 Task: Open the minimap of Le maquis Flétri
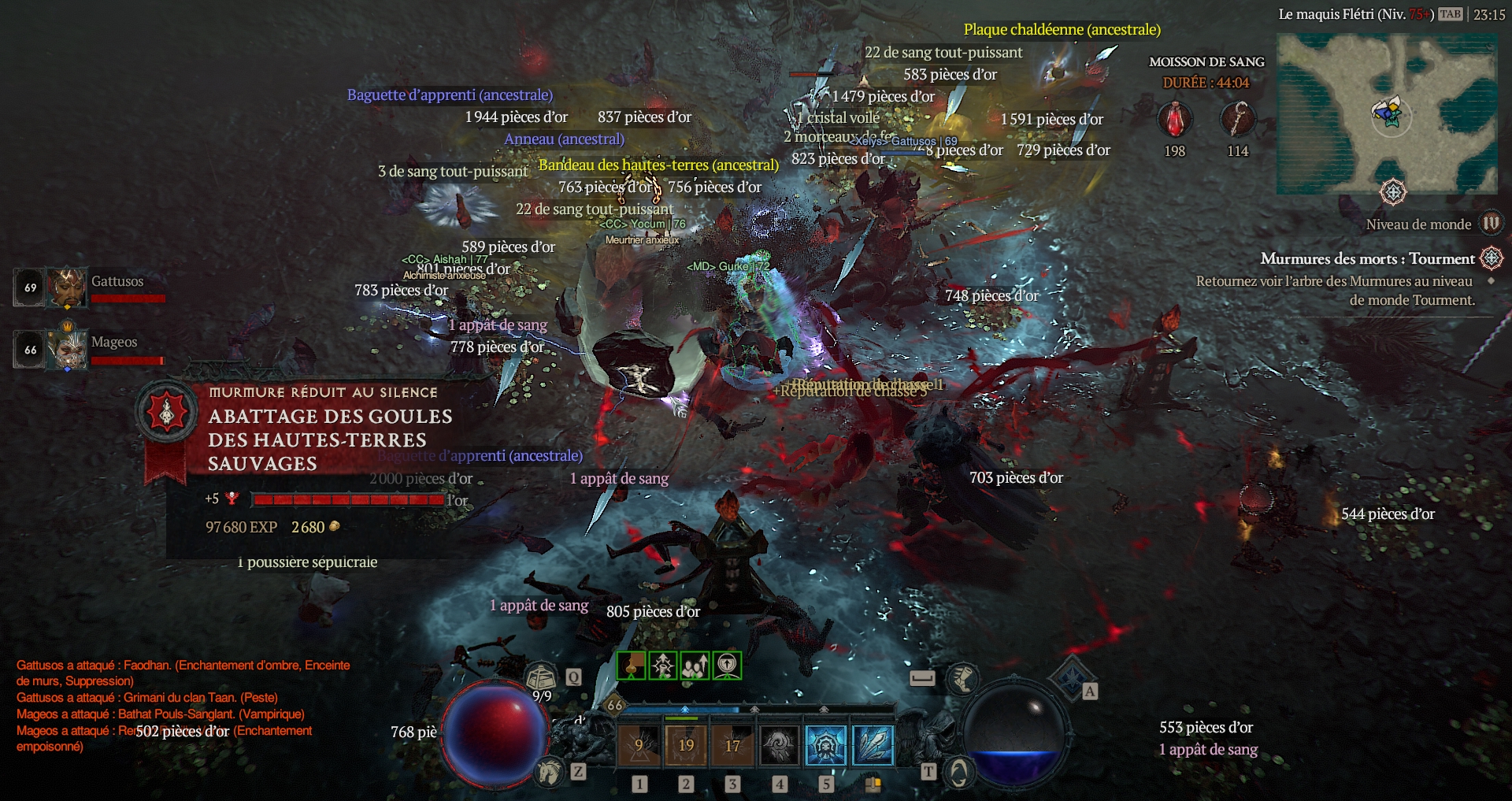(1386, 114)
